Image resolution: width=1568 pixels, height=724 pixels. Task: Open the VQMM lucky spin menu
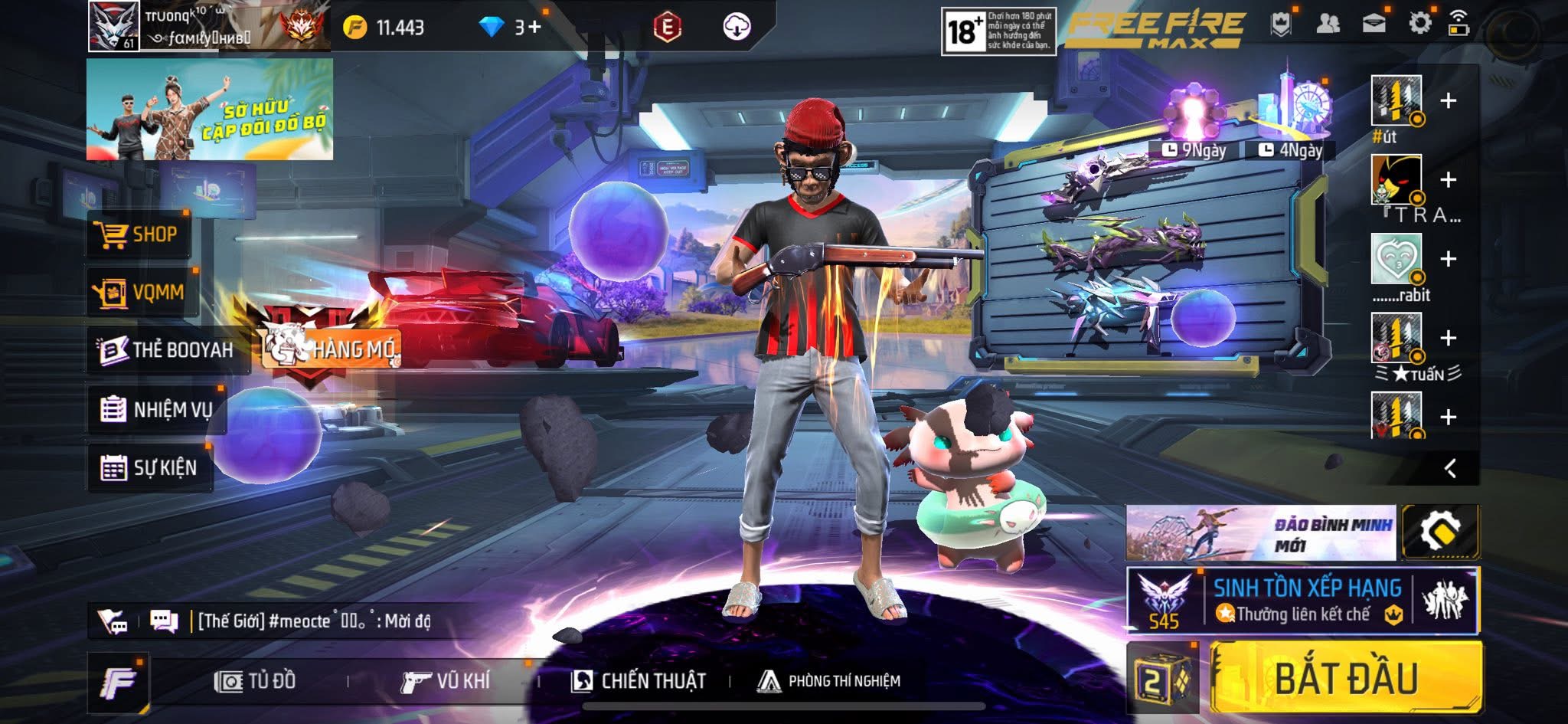click(142, 292)
